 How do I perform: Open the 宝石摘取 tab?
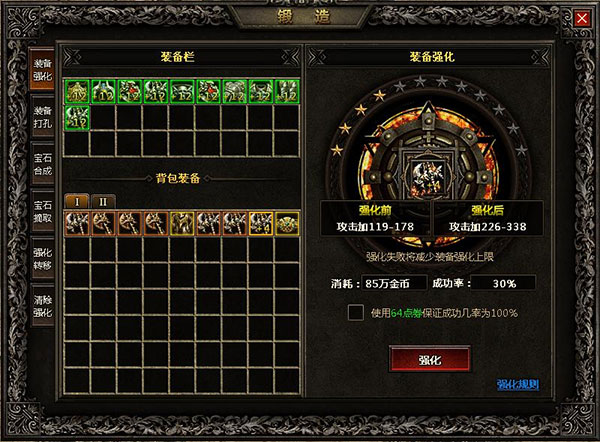tap(43, 211)
